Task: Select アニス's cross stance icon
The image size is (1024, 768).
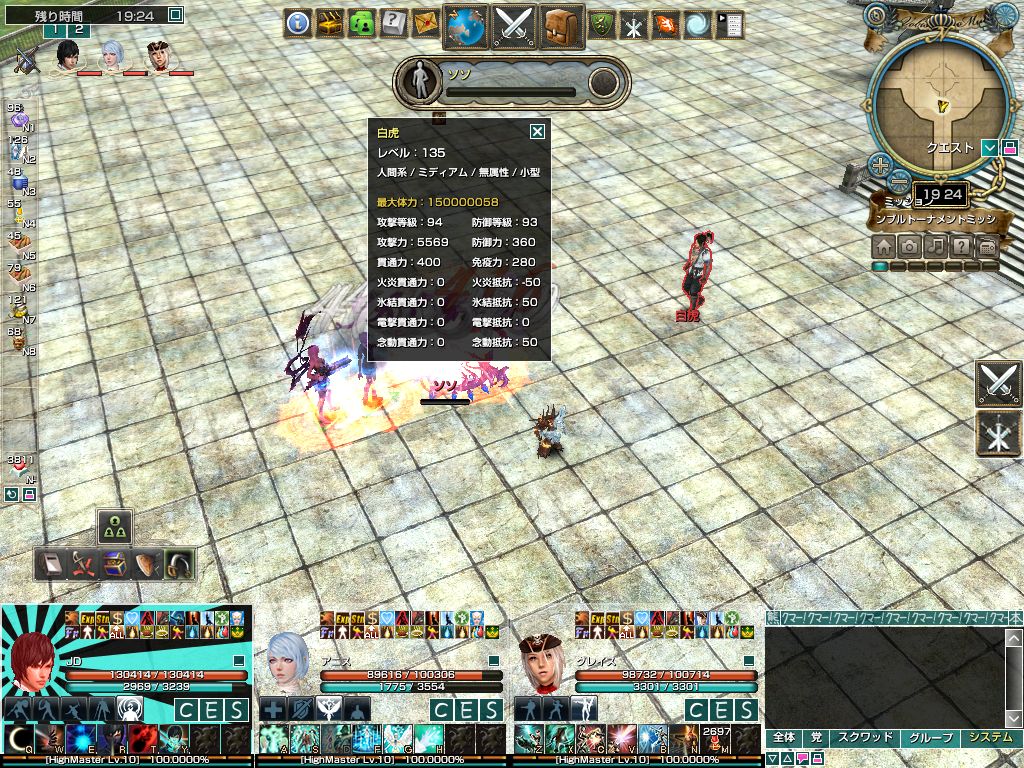Action: coord(273,709)
